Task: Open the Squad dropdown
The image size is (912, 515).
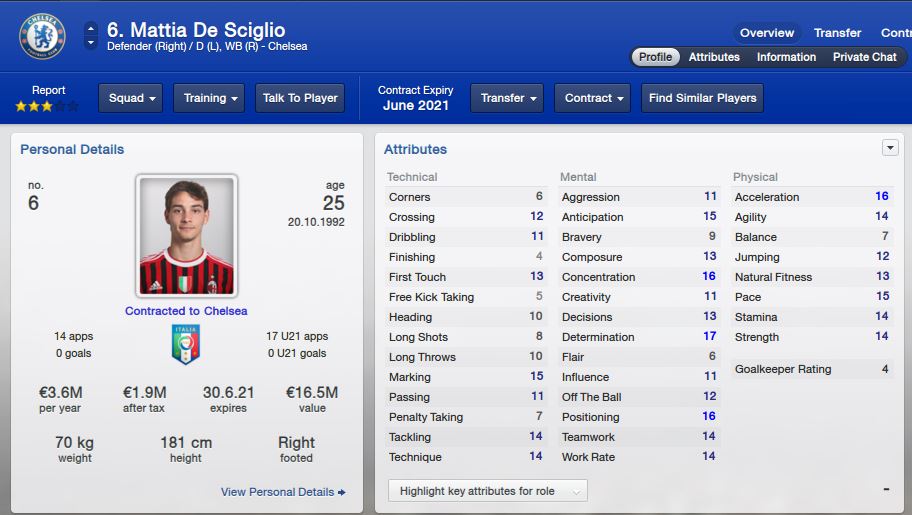Action: [x=131, y=98]
